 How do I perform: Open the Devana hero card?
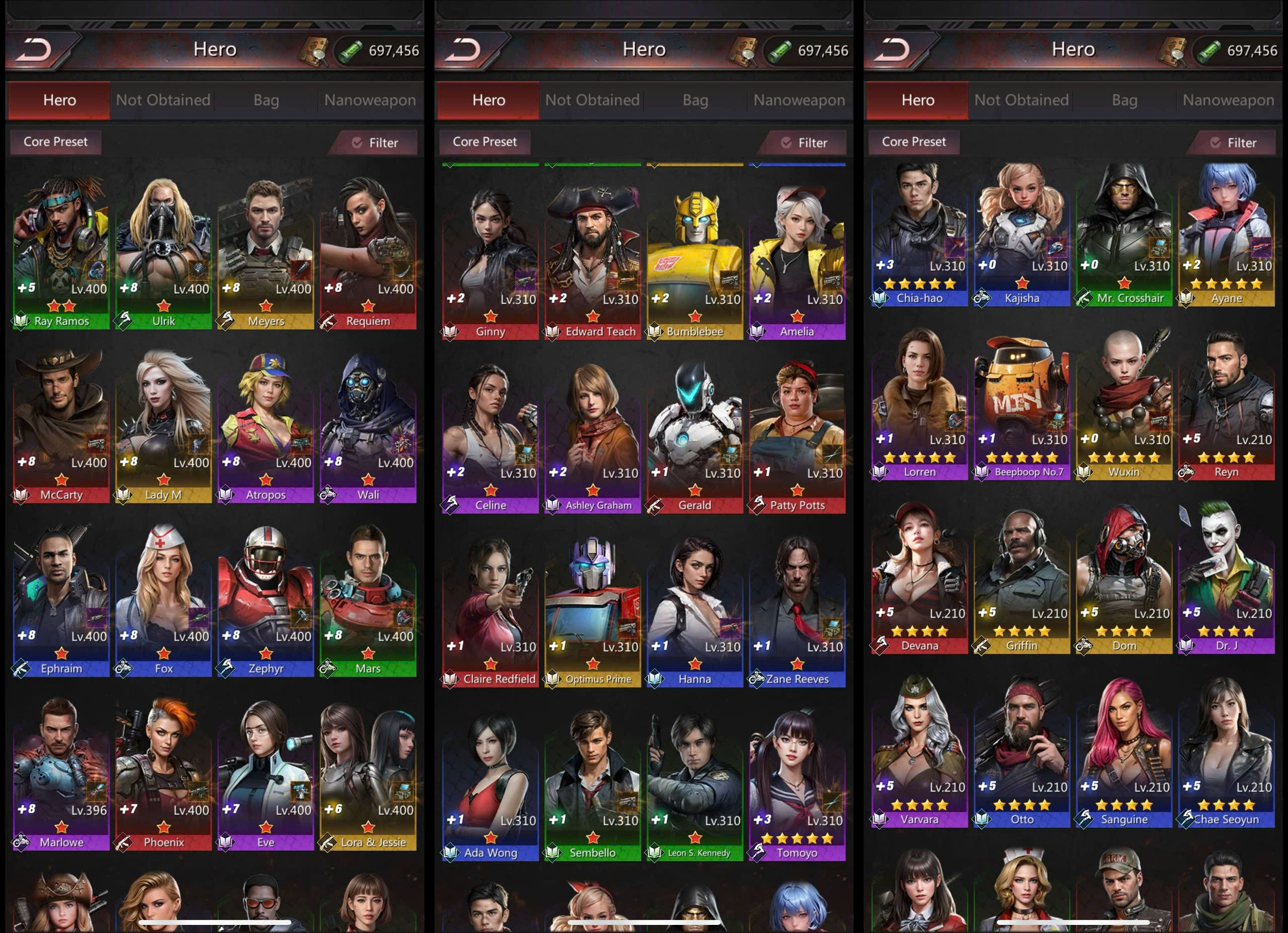point(919,578)
